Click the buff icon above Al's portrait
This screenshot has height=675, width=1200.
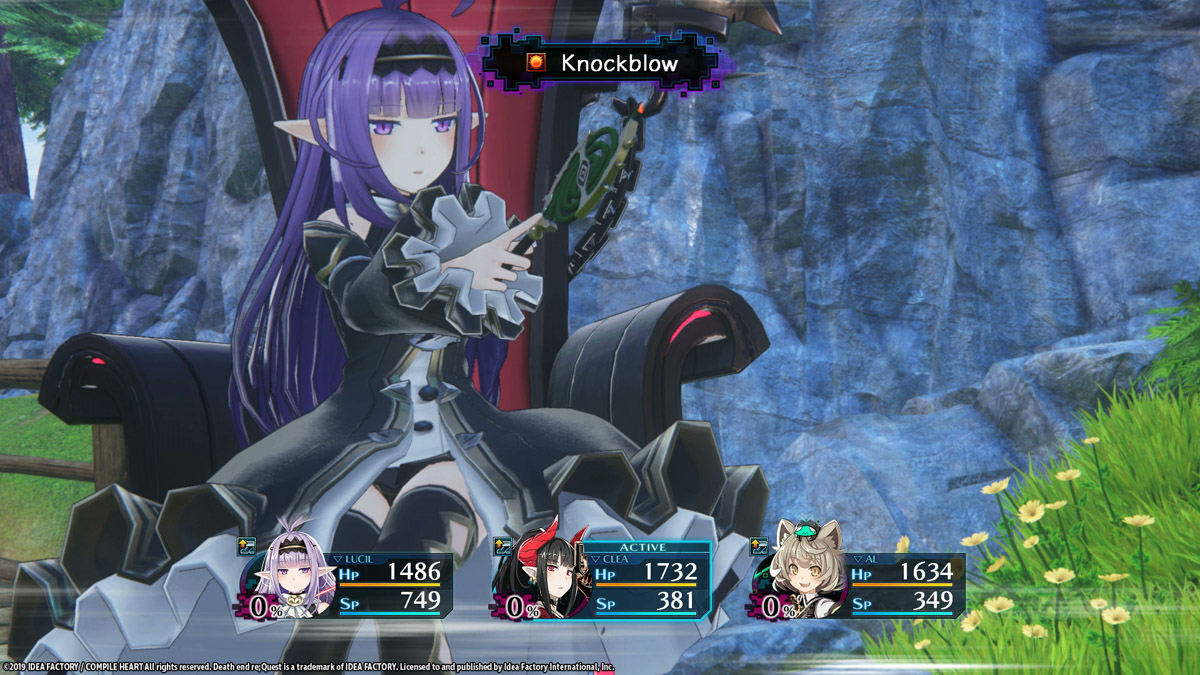[760, 546]
